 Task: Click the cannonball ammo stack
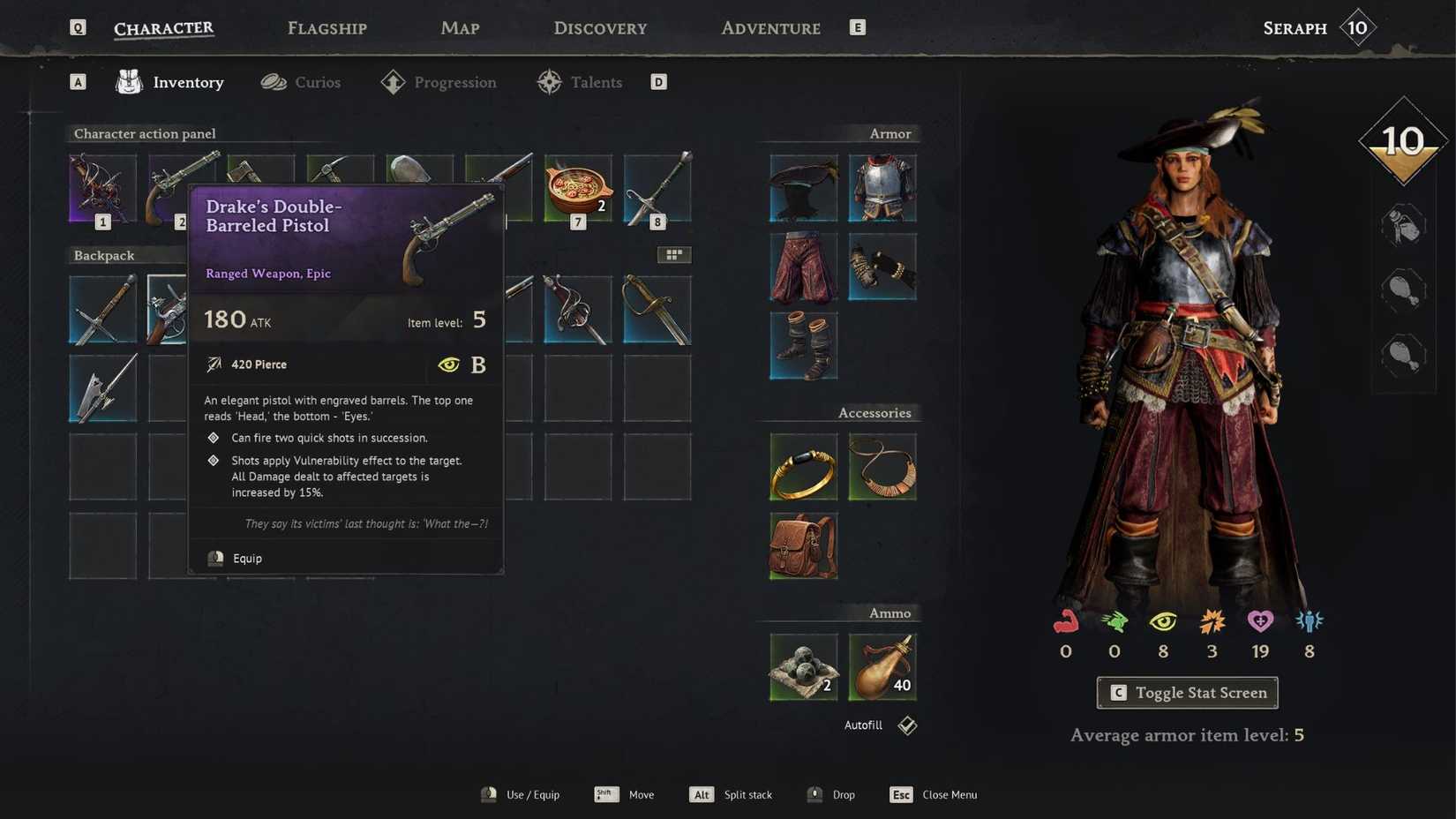[802, 666]
